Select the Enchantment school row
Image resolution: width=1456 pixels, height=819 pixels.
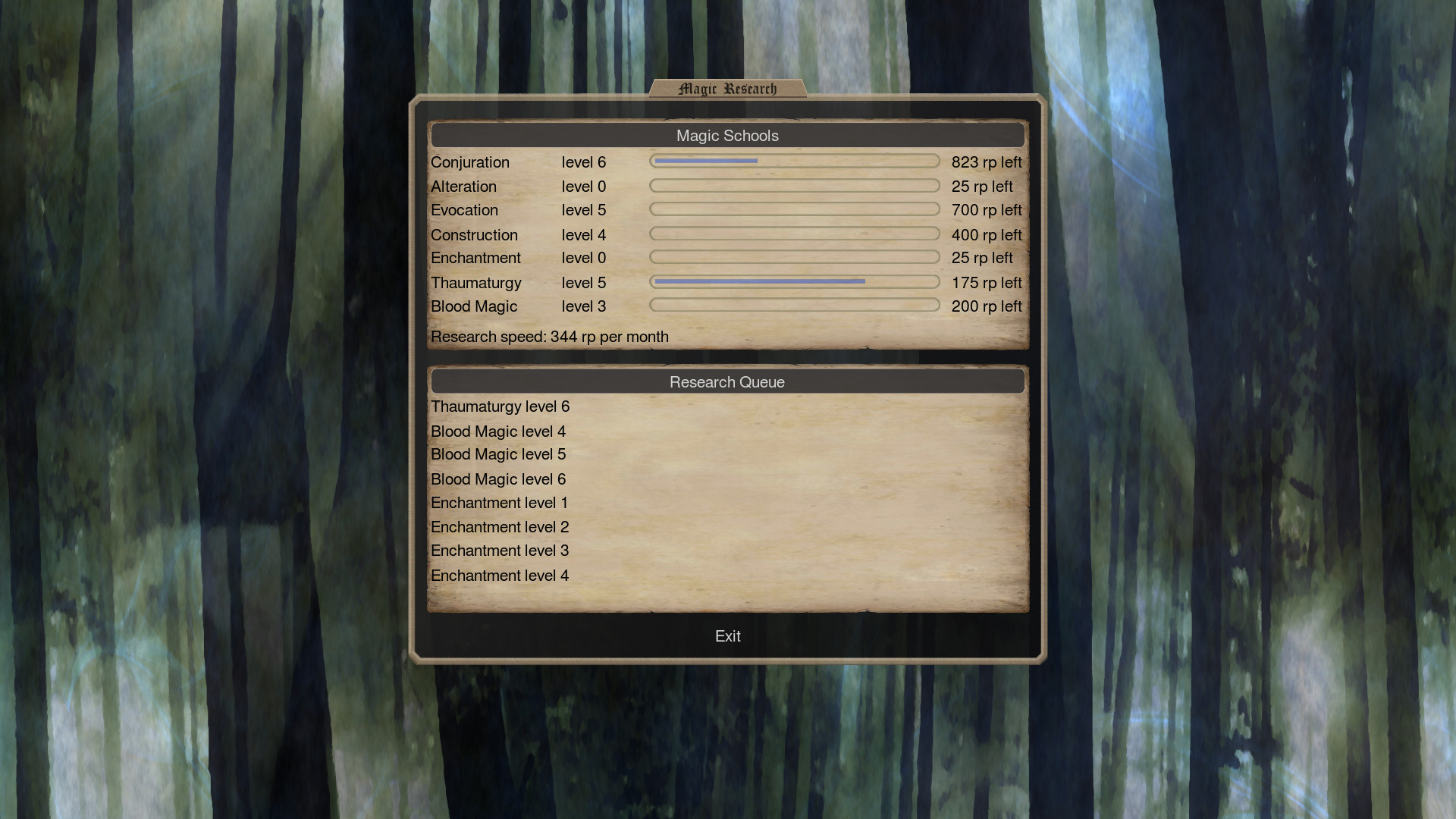coord(475,258)
